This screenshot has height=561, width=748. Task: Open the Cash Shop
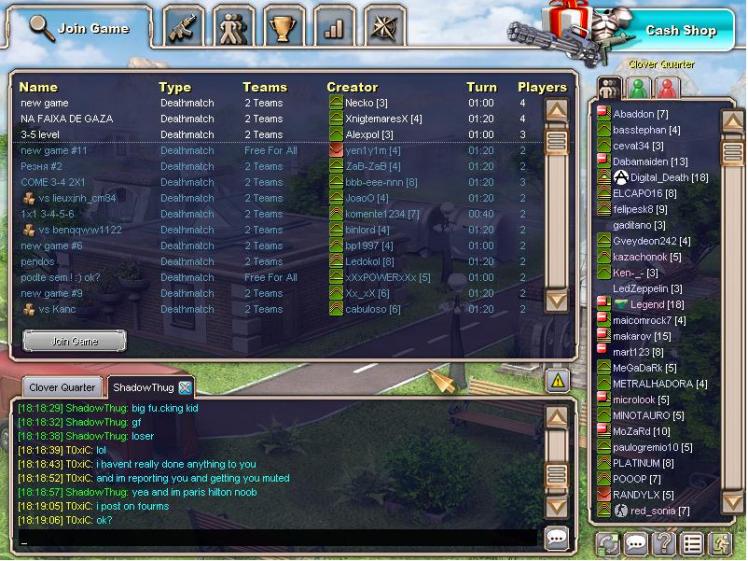click(680, 30)
